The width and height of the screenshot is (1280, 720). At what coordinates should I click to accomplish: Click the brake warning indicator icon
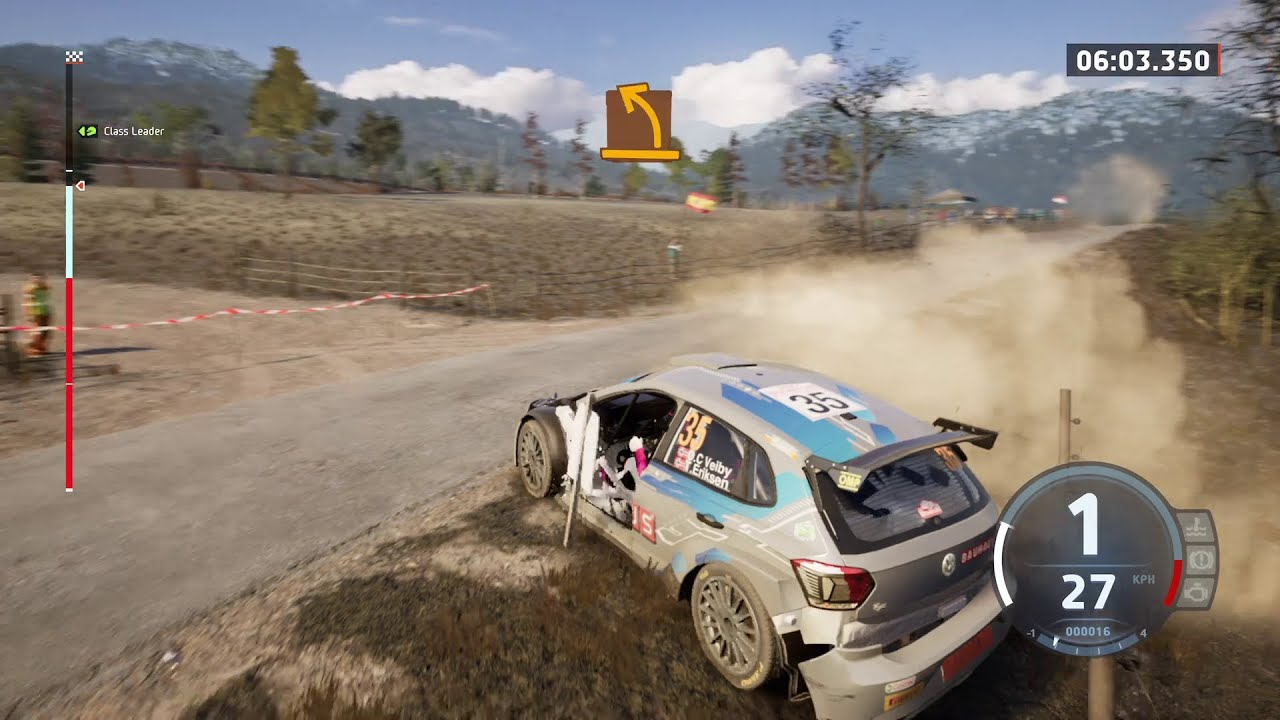coord(1201,559)
